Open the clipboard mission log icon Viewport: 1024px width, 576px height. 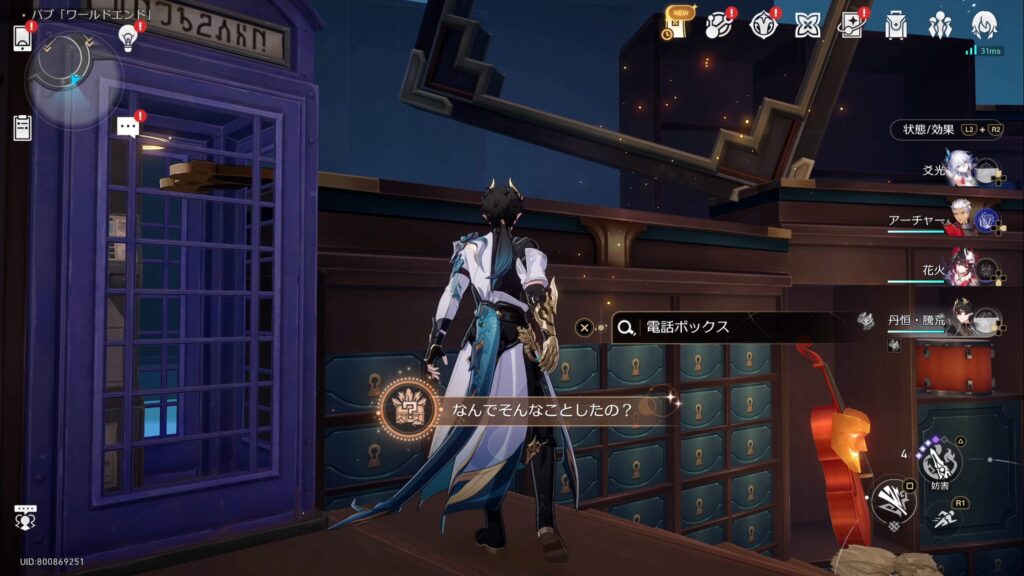[22, 127]
